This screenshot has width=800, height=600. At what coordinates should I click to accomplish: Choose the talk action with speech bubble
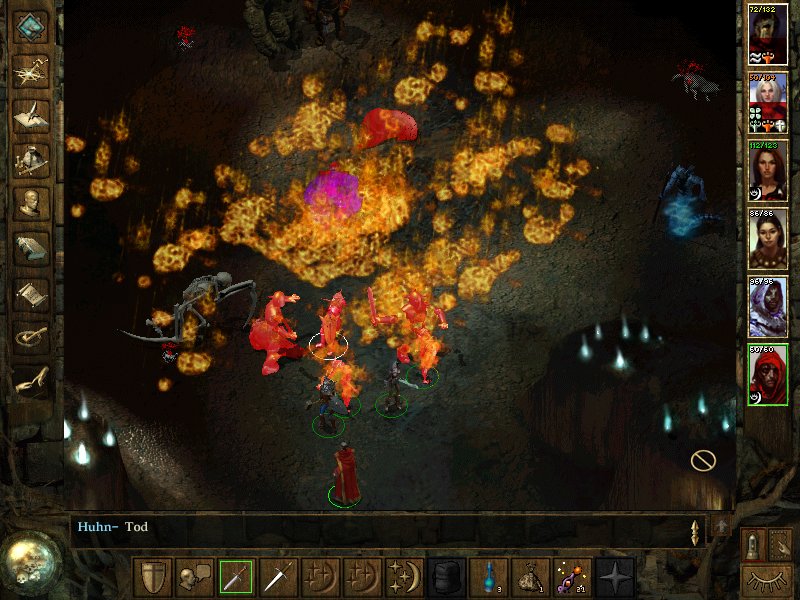coord(193,577)
